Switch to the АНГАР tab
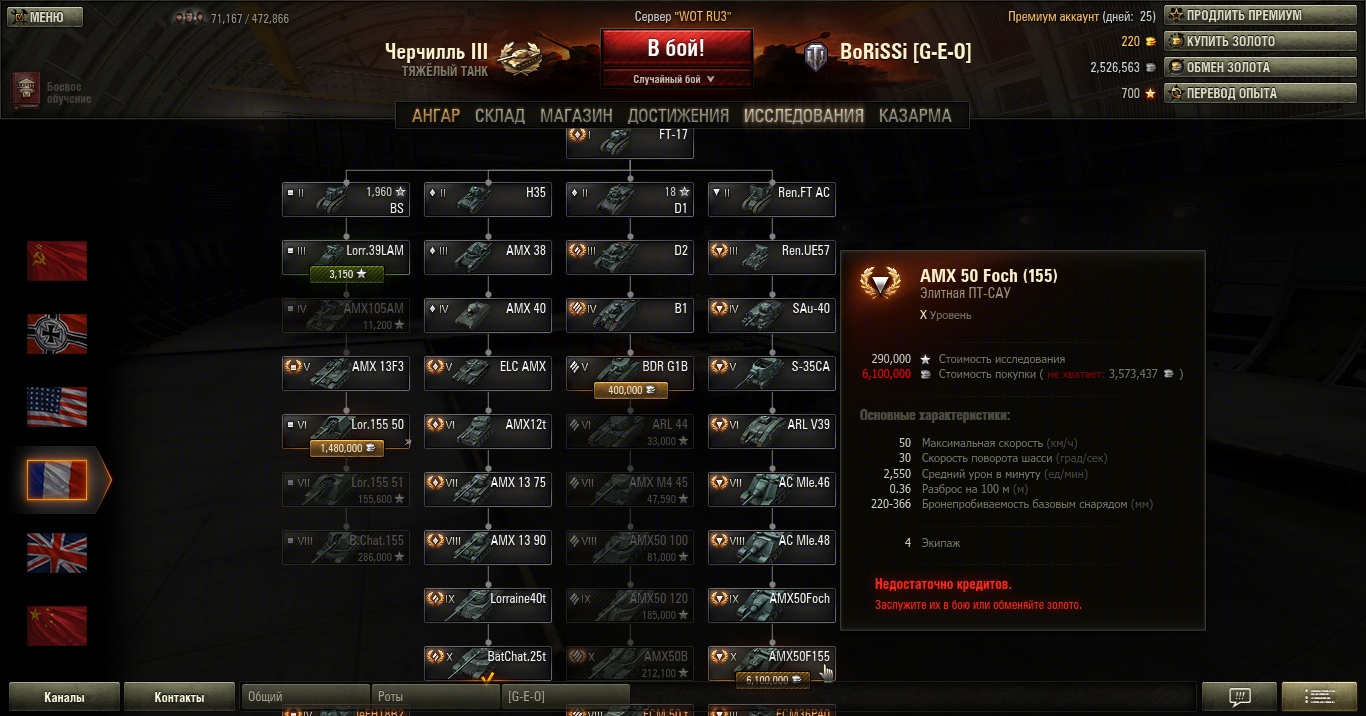Viewport: 1366px width, 716px height. 436,115
